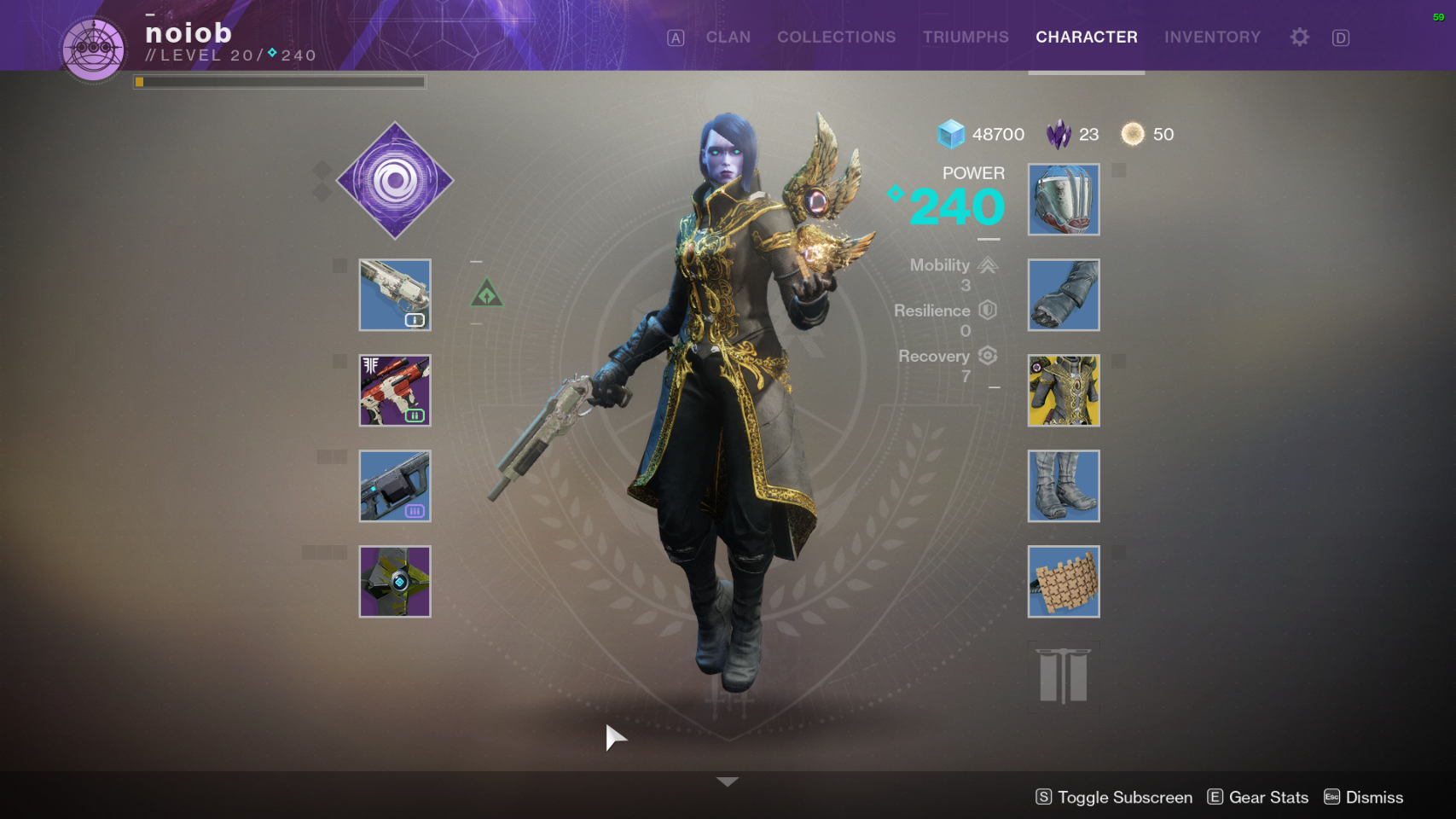Open the Collections tab
Screen dimensions: 1456x819
point(836,38)
